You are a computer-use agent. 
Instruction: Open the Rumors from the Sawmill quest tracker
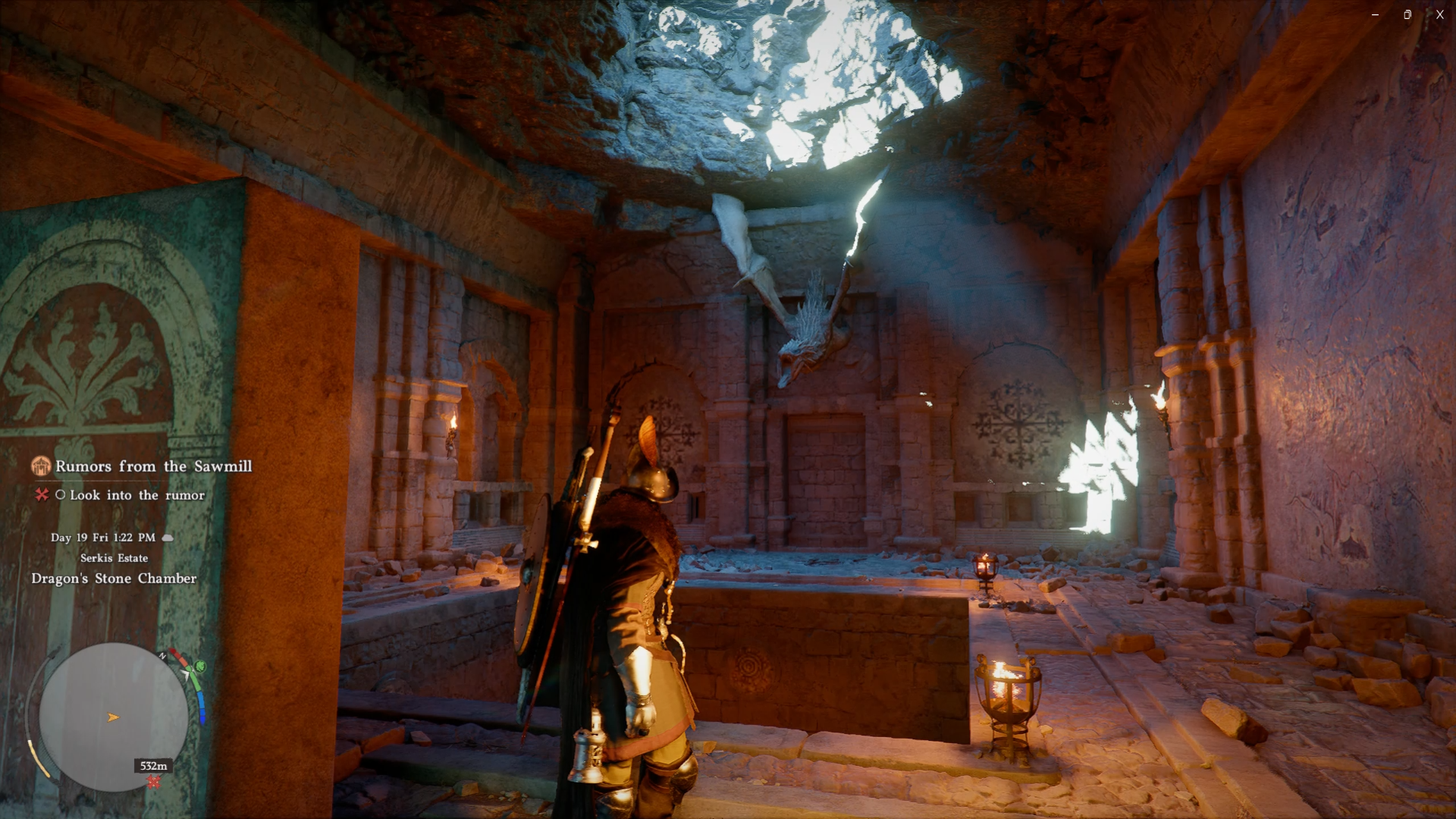(x=153, y=466)
